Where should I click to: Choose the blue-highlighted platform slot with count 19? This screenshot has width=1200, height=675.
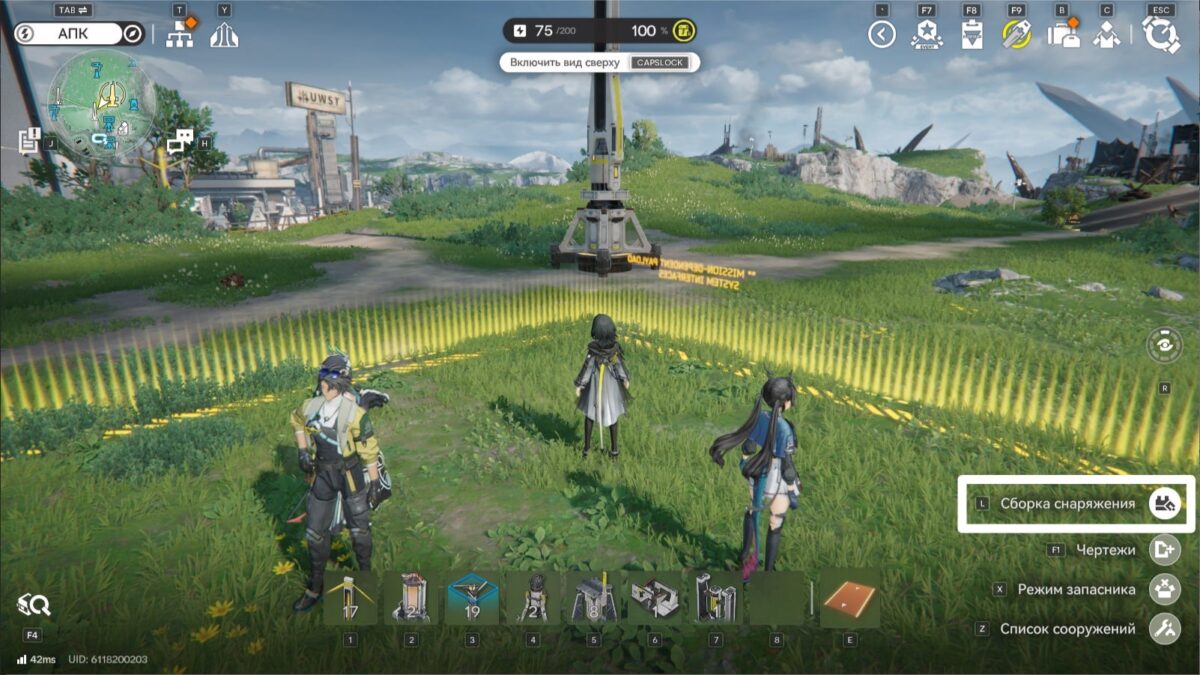point(471,599)
